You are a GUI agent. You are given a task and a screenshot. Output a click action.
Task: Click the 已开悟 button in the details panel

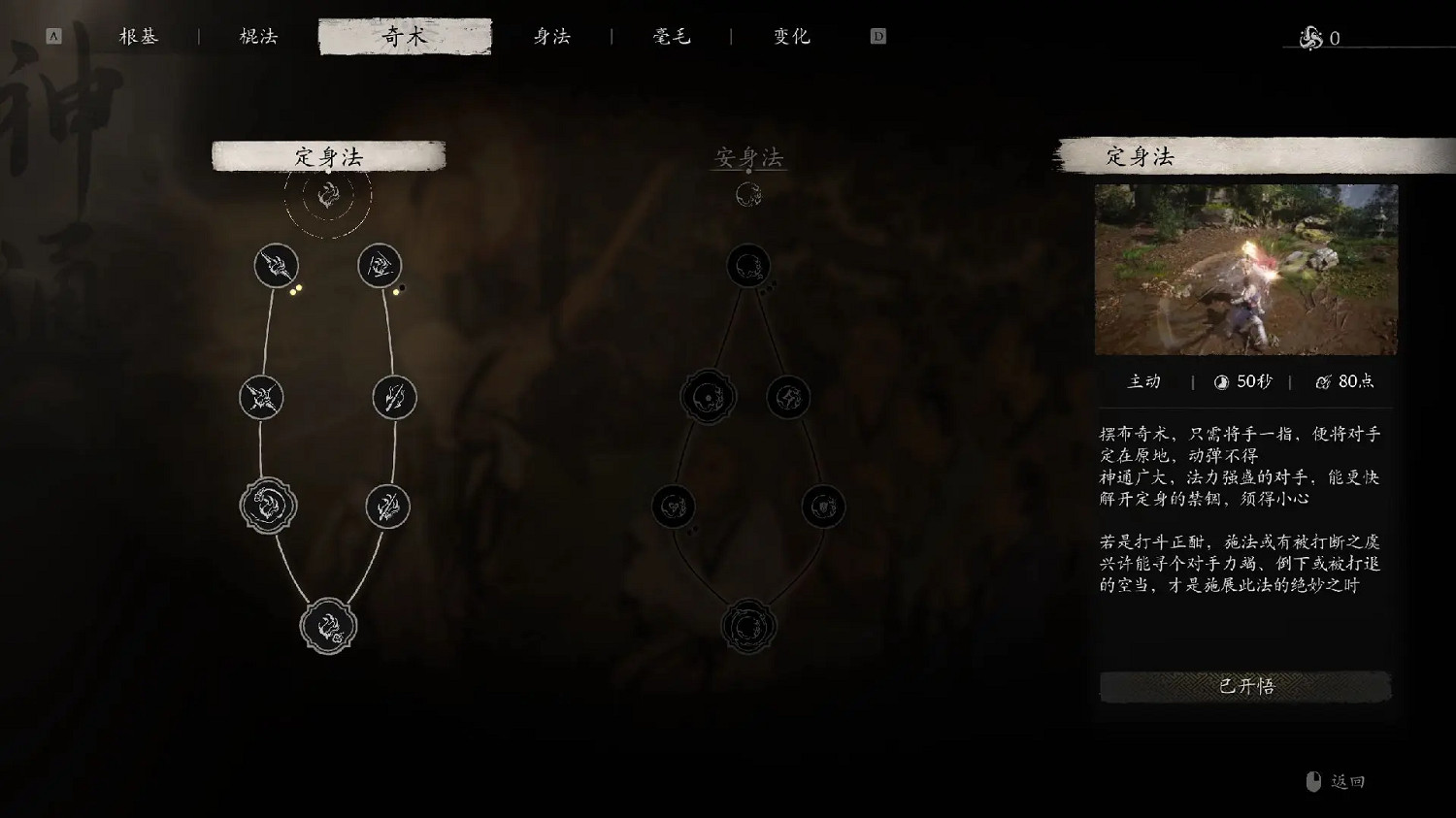click(x=1245, y=686)
